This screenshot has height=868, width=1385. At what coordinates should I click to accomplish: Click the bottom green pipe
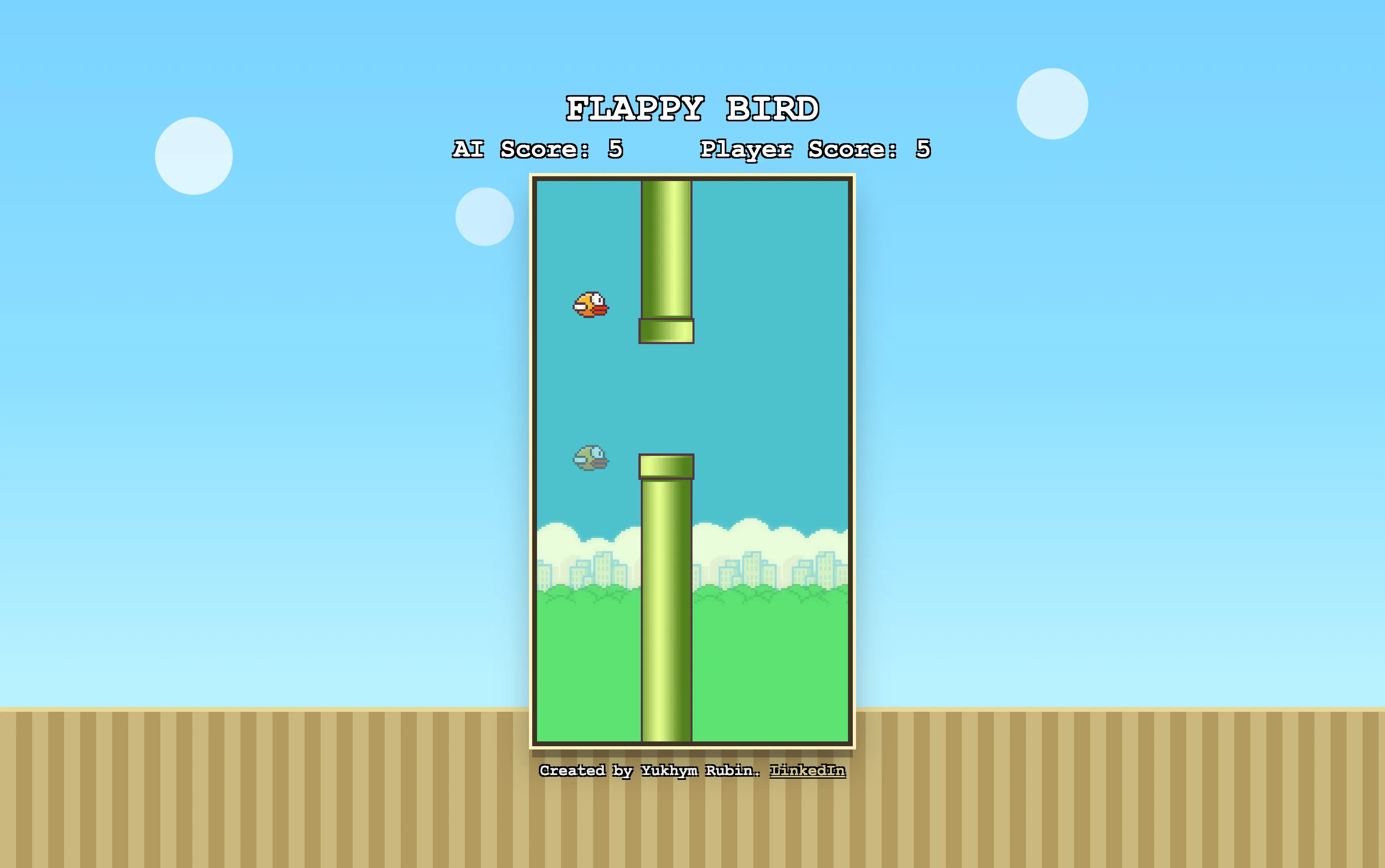(x=666, y=632)
